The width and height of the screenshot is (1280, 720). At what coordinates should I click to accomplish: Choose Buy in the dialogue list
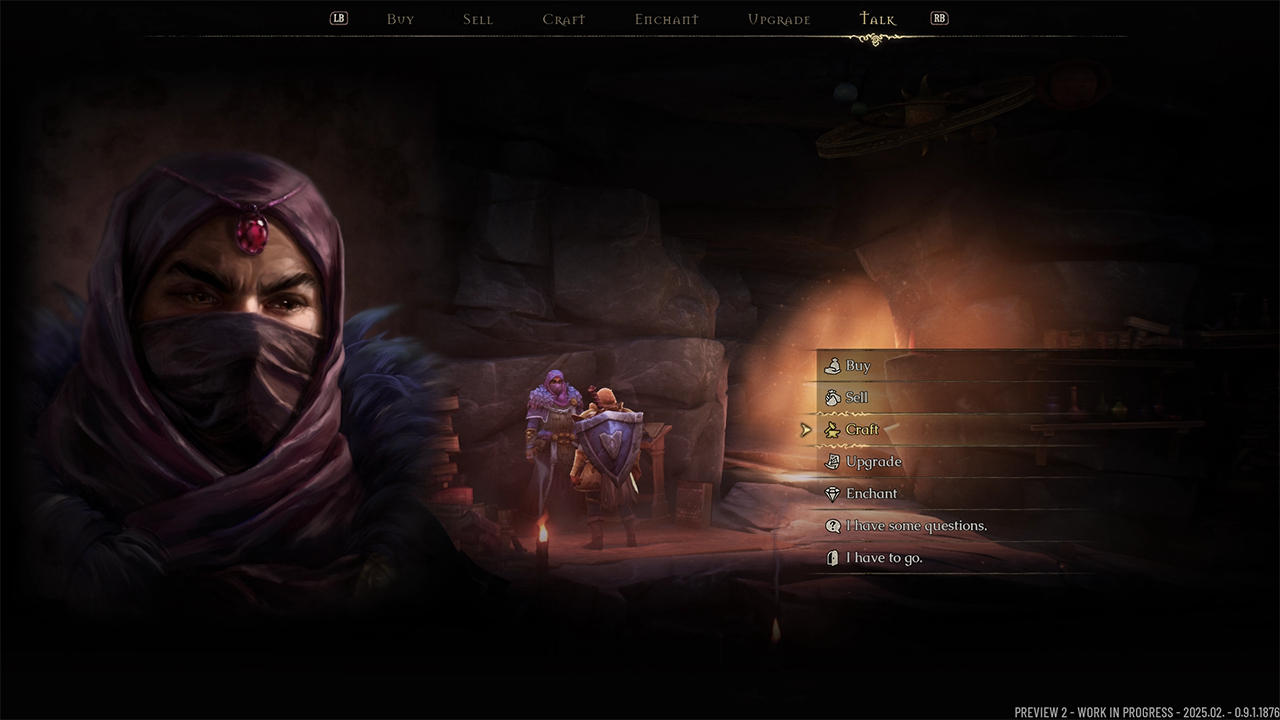[x=858, y=366]
